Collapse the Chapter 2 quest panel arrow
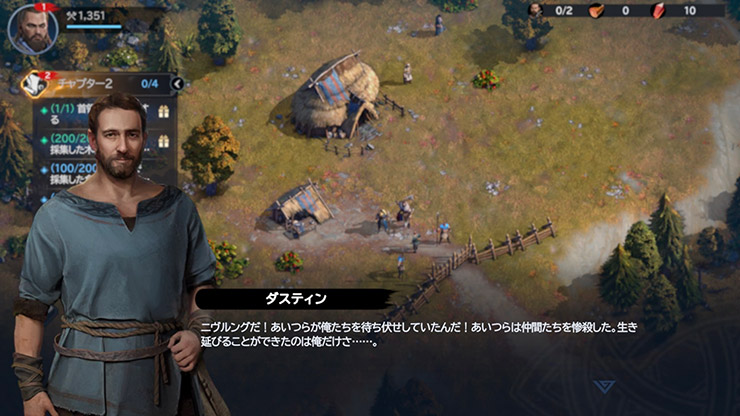Image resolution: width=740 pixels, height=416 pixels. 178,84
